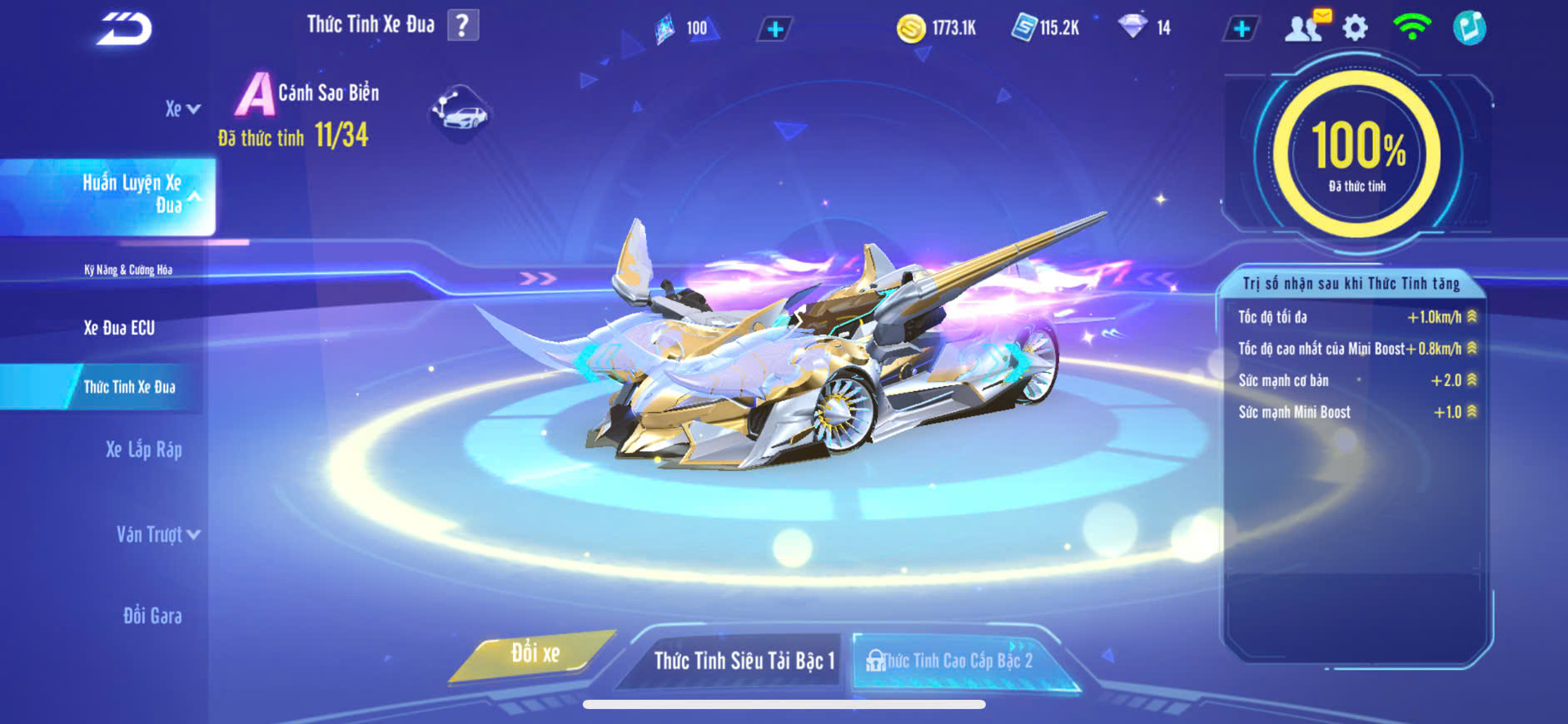Switch to Thức Tỉnh Siêu Tải Bậc 1
The height and width of the screenshot is (724, 1568).
743,661
